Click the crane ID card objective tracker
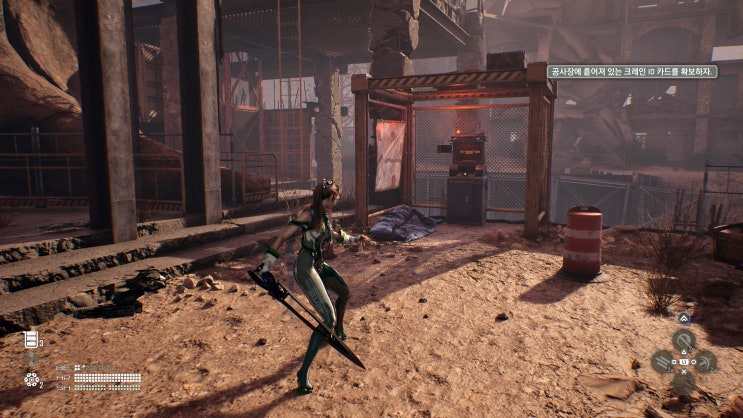 click(633, 72)
